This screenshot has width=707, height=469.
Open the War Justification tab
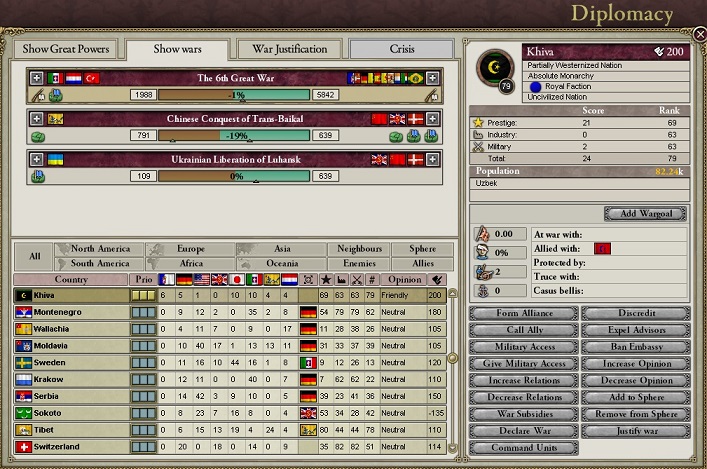[x=289, y=49]
